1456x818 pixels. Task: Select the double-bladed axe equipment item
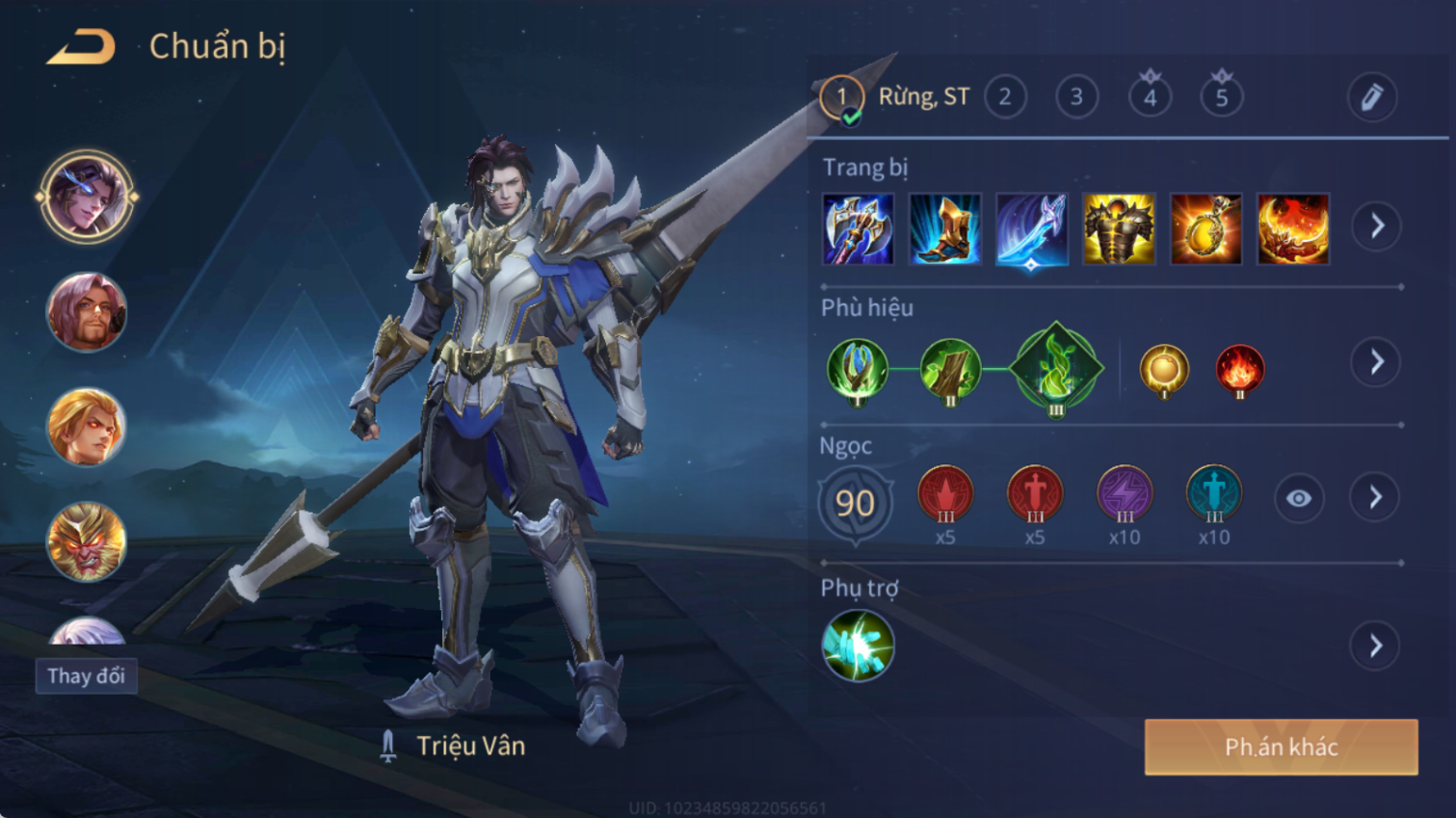pos(858,229)
